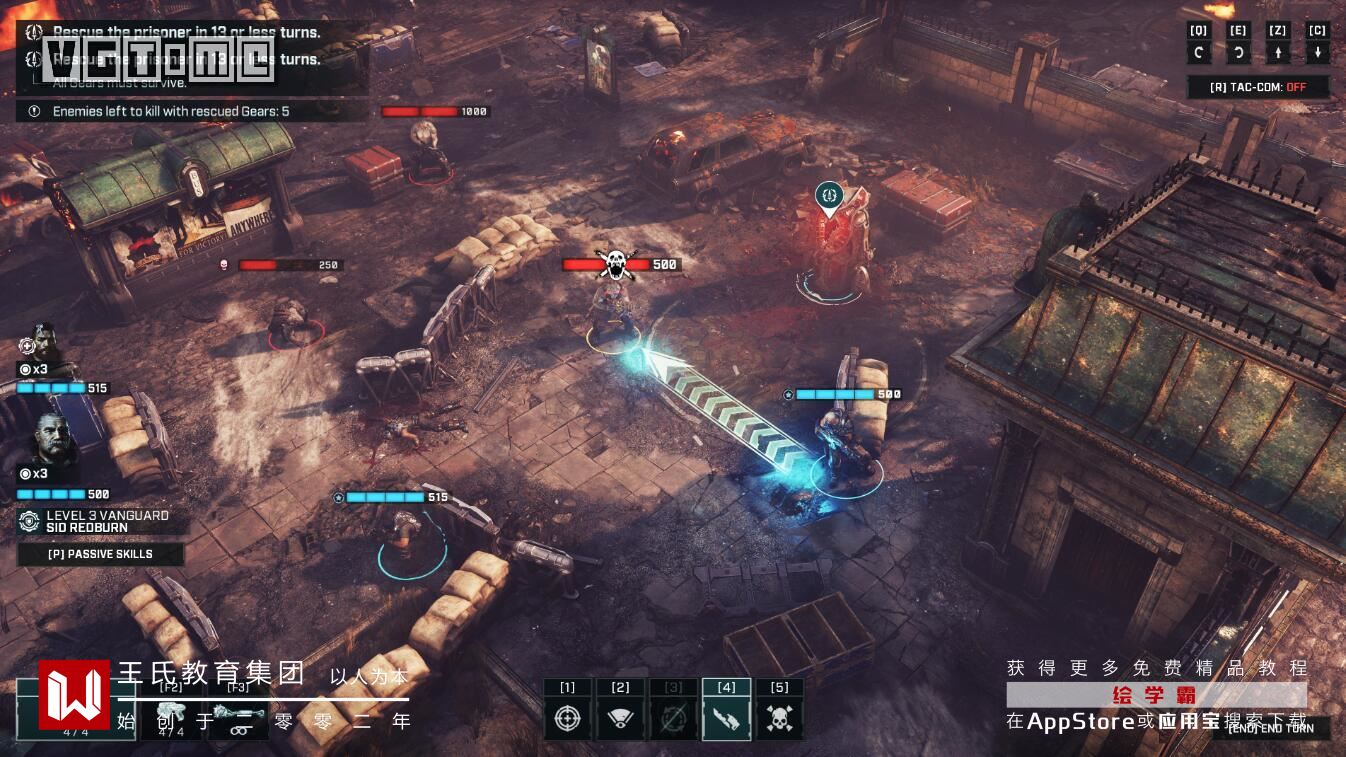Click the Vanguard class emblem beside Sid Redburn
This screenshot has width=1346, height=757.
point(29,521)
